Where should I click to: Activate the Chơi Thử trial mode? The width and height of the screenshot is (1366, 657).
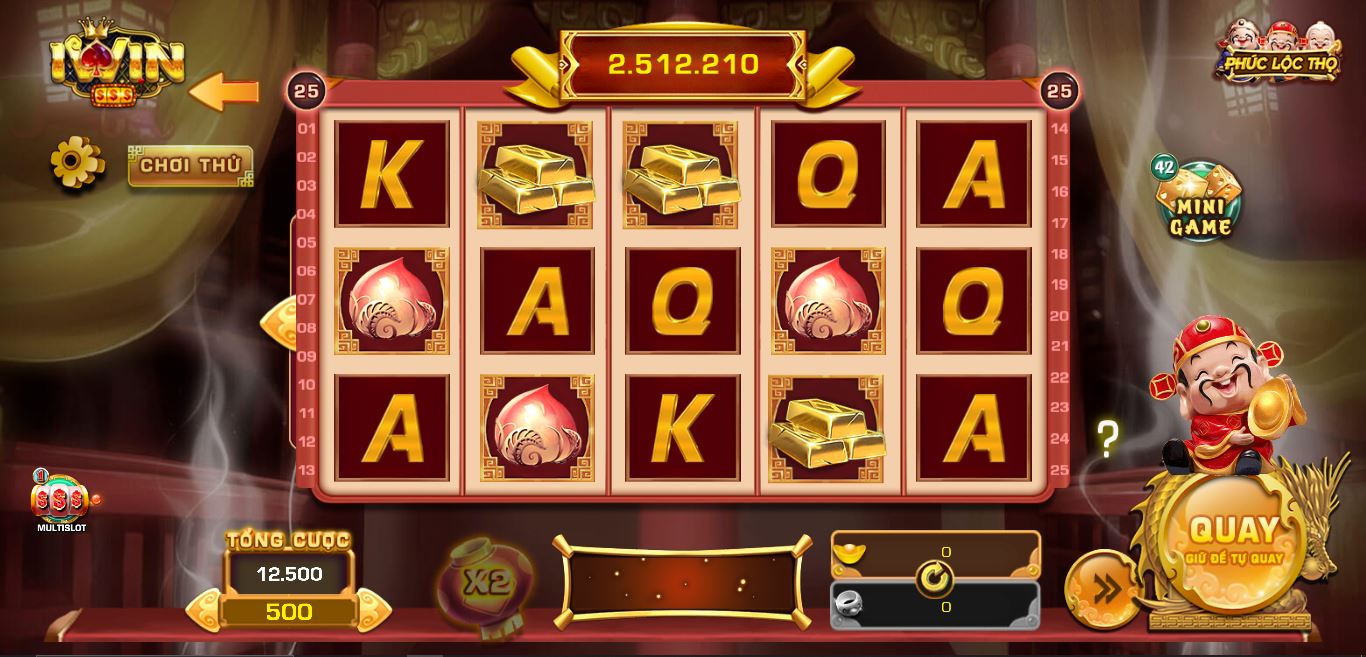(x=190, y=166)
